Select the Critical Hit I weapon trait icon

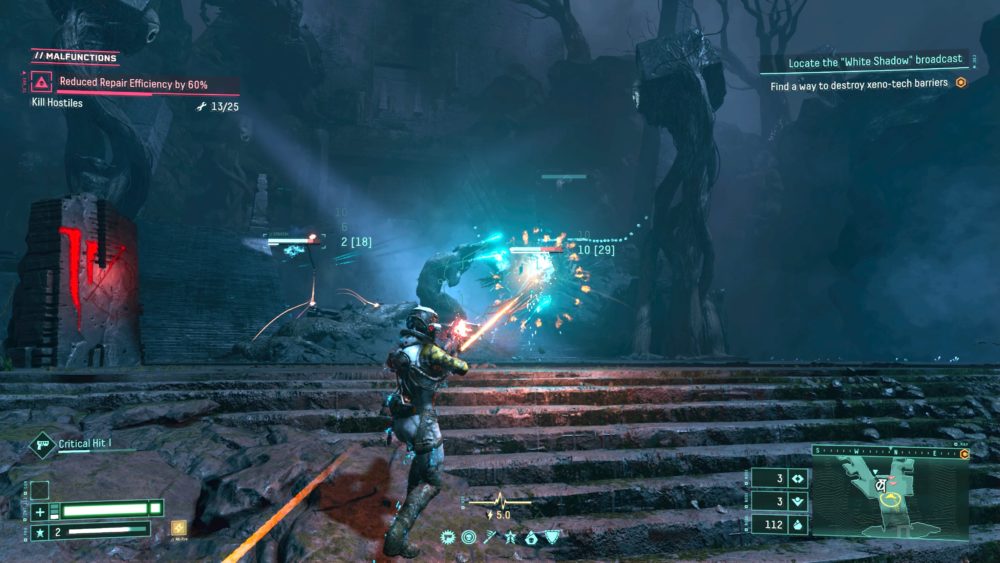(x=42, y=444)
